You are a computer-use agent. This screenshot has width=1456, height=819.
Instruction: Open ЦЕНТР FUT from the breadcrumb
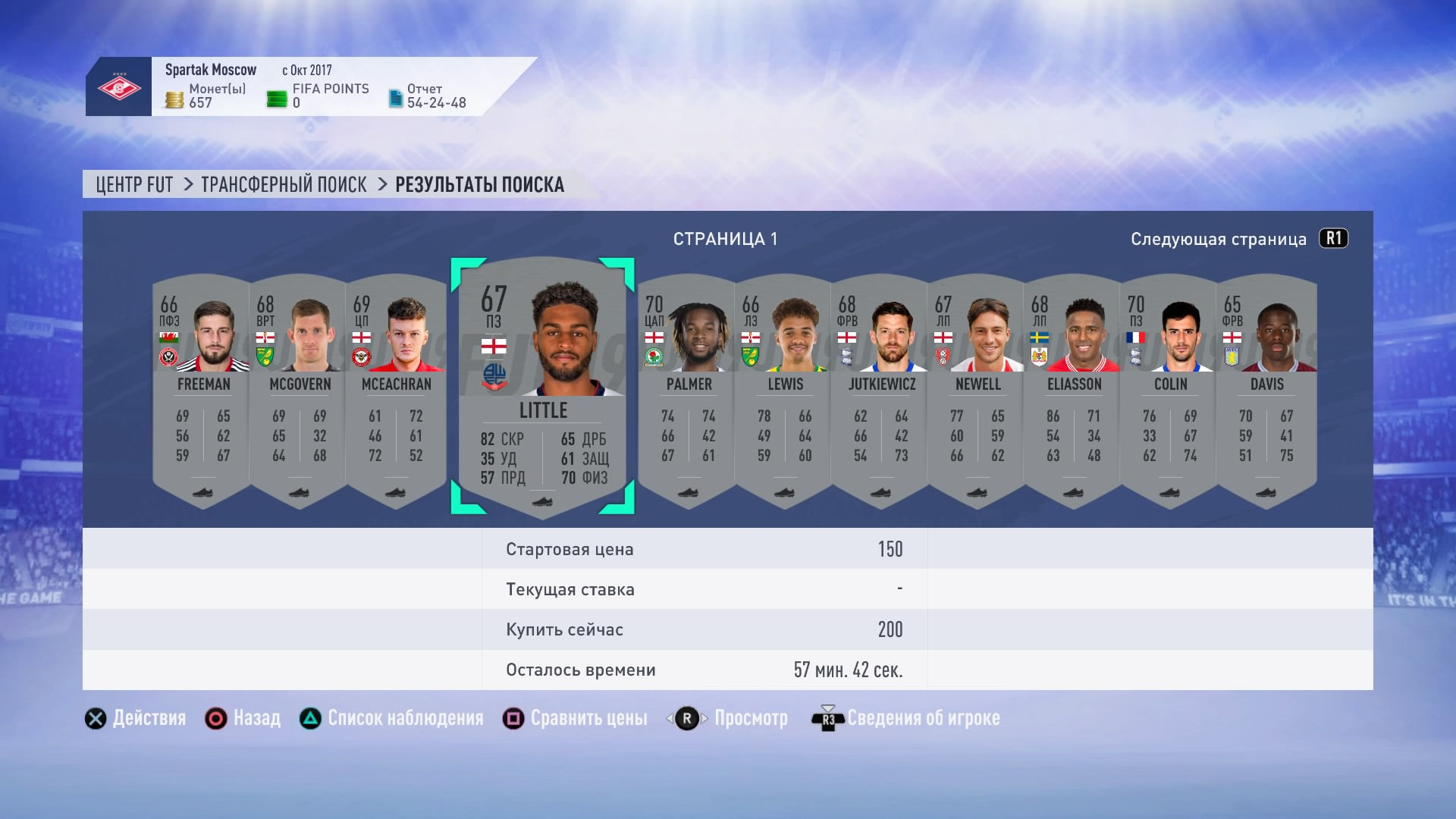pos(133,184)
